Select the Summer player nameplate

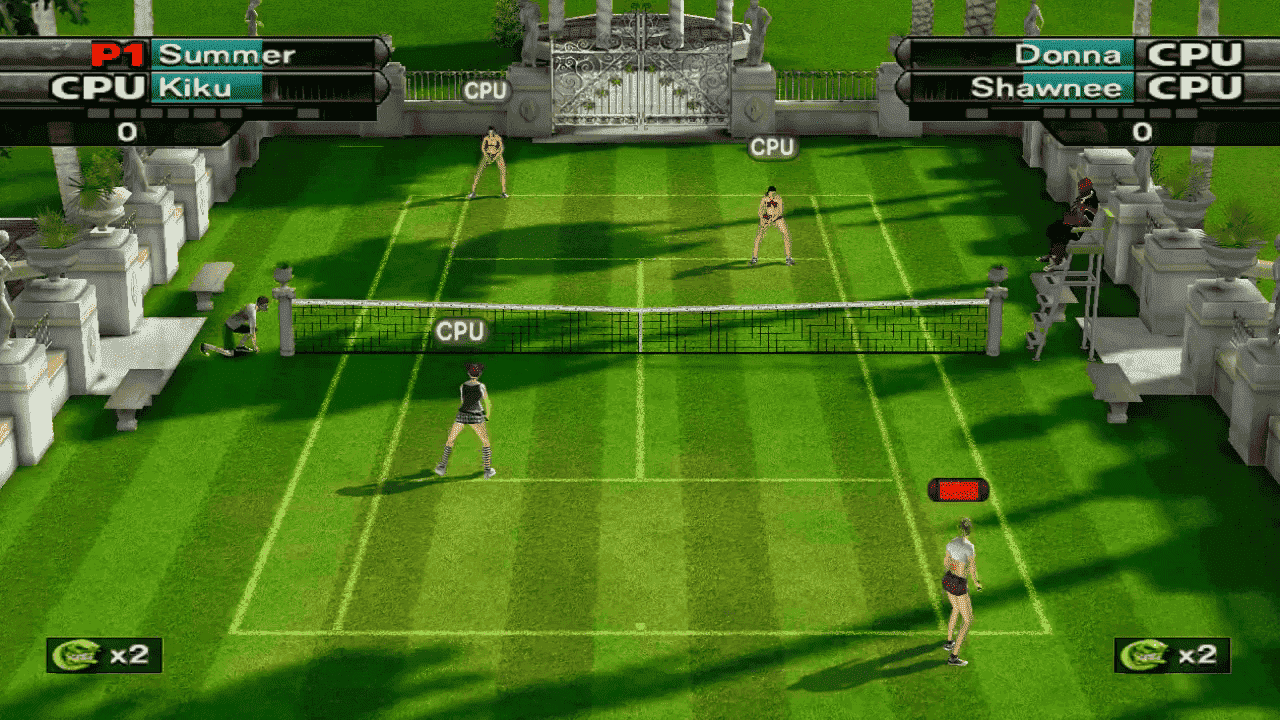point(226,54)
